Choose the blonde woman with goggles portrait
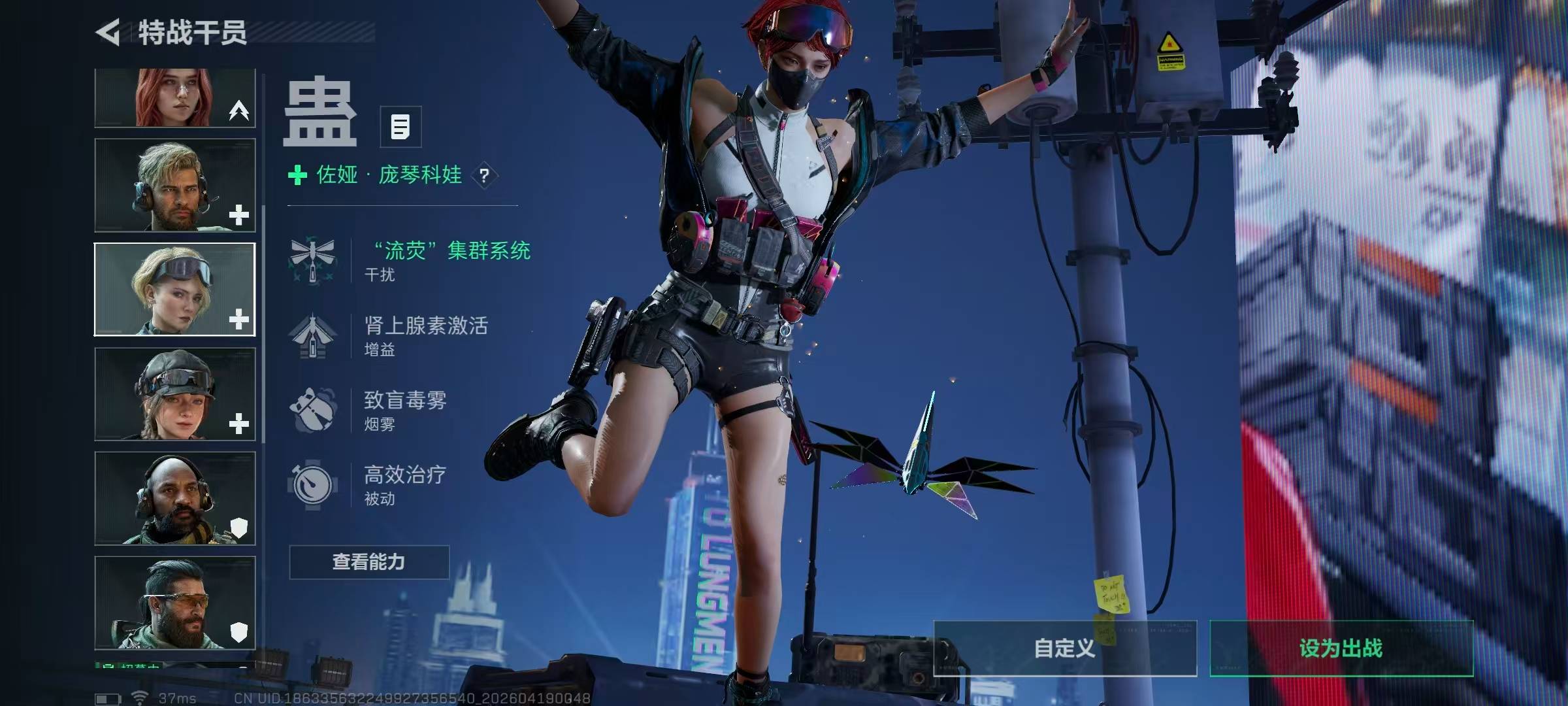This screenshot has width=1568, height=706. coord(175,290)
